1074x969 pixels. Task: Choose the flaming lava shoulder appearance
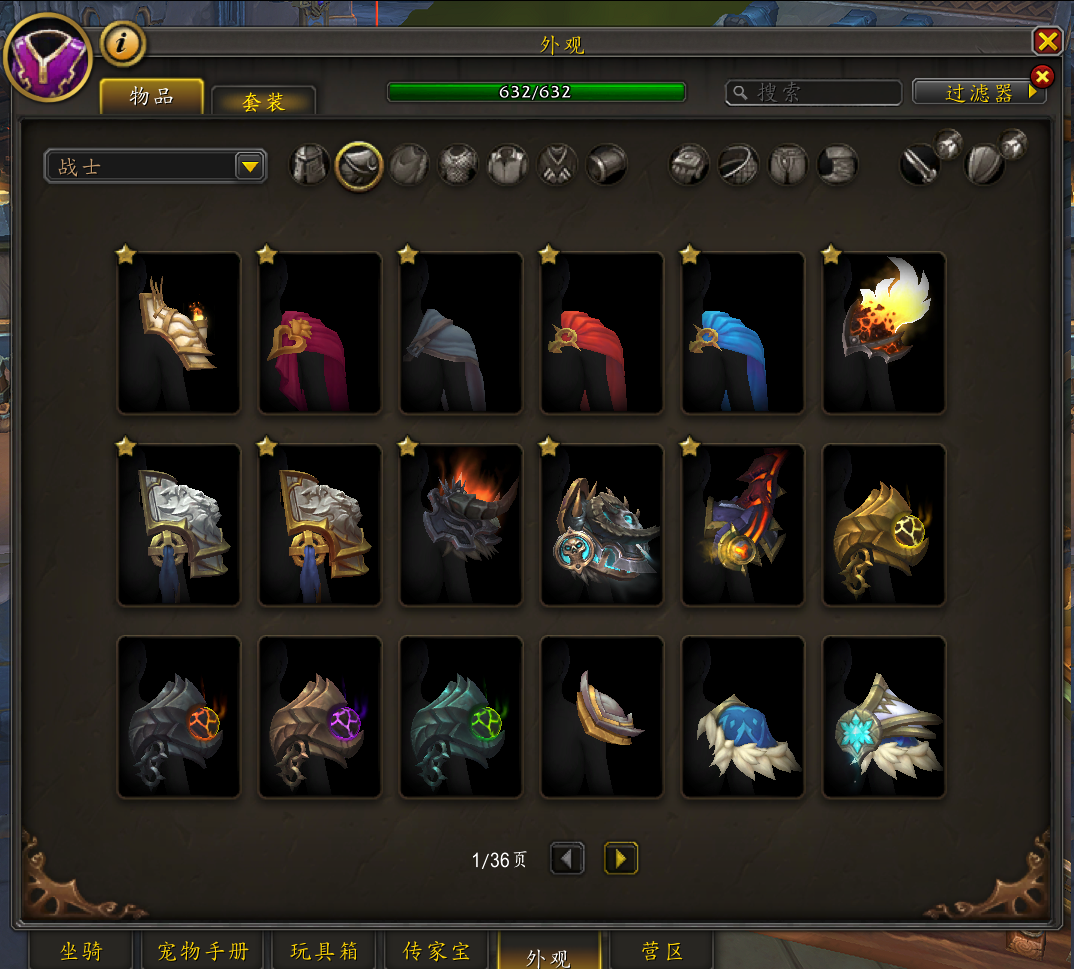click(x=884, y=333)
